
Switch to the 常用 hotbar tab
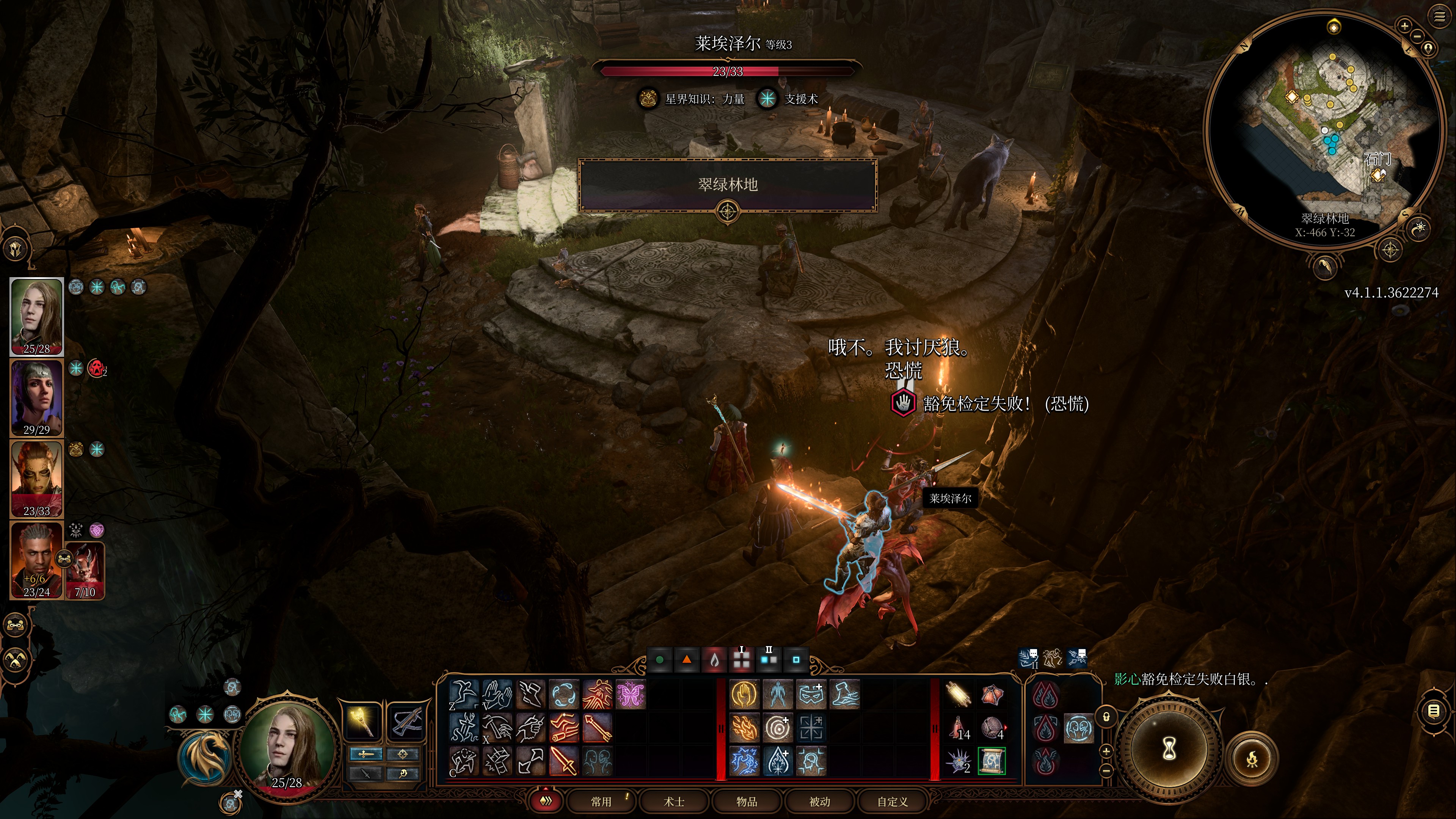(x=601, y=801)
